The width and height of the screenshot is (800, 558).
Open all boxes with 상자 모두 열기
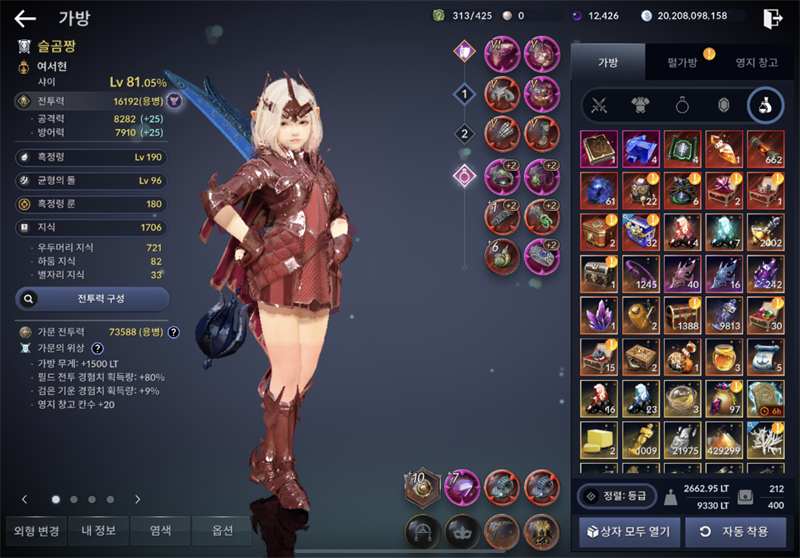(629, 531)
